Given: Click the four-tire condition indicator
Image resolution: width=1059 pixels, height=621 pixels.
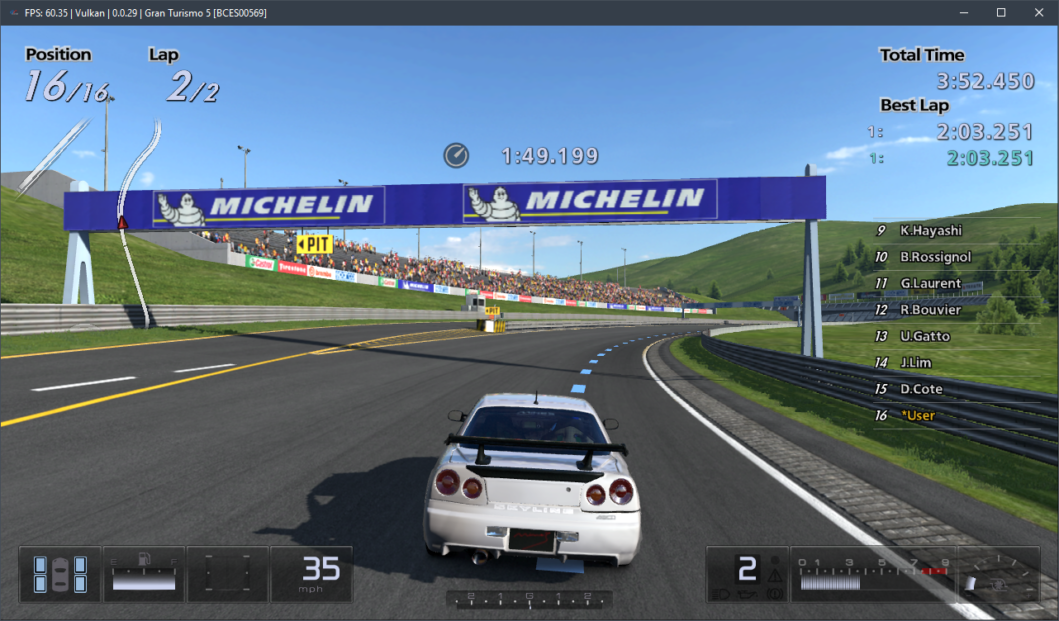Looking at the screenshot, I should [x=60, y=574].
